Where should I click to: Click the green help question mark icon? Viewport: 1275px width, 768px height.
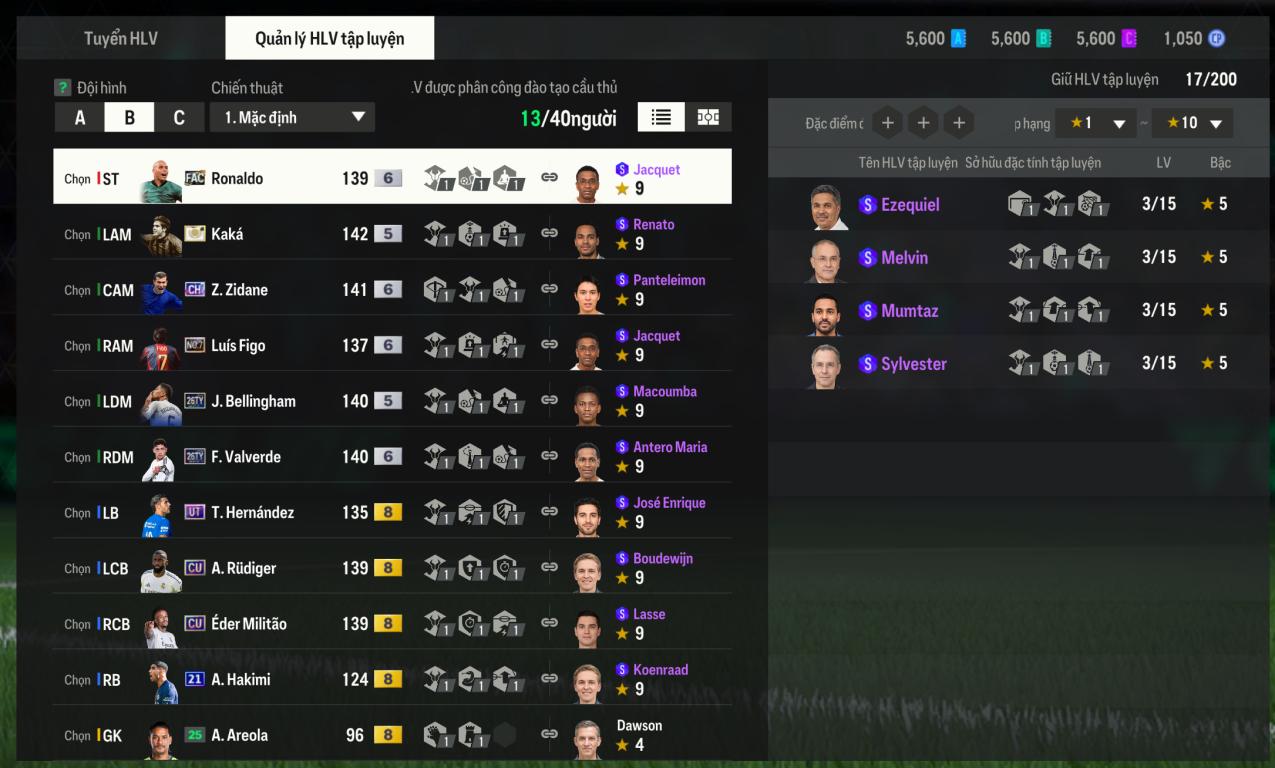63,88
